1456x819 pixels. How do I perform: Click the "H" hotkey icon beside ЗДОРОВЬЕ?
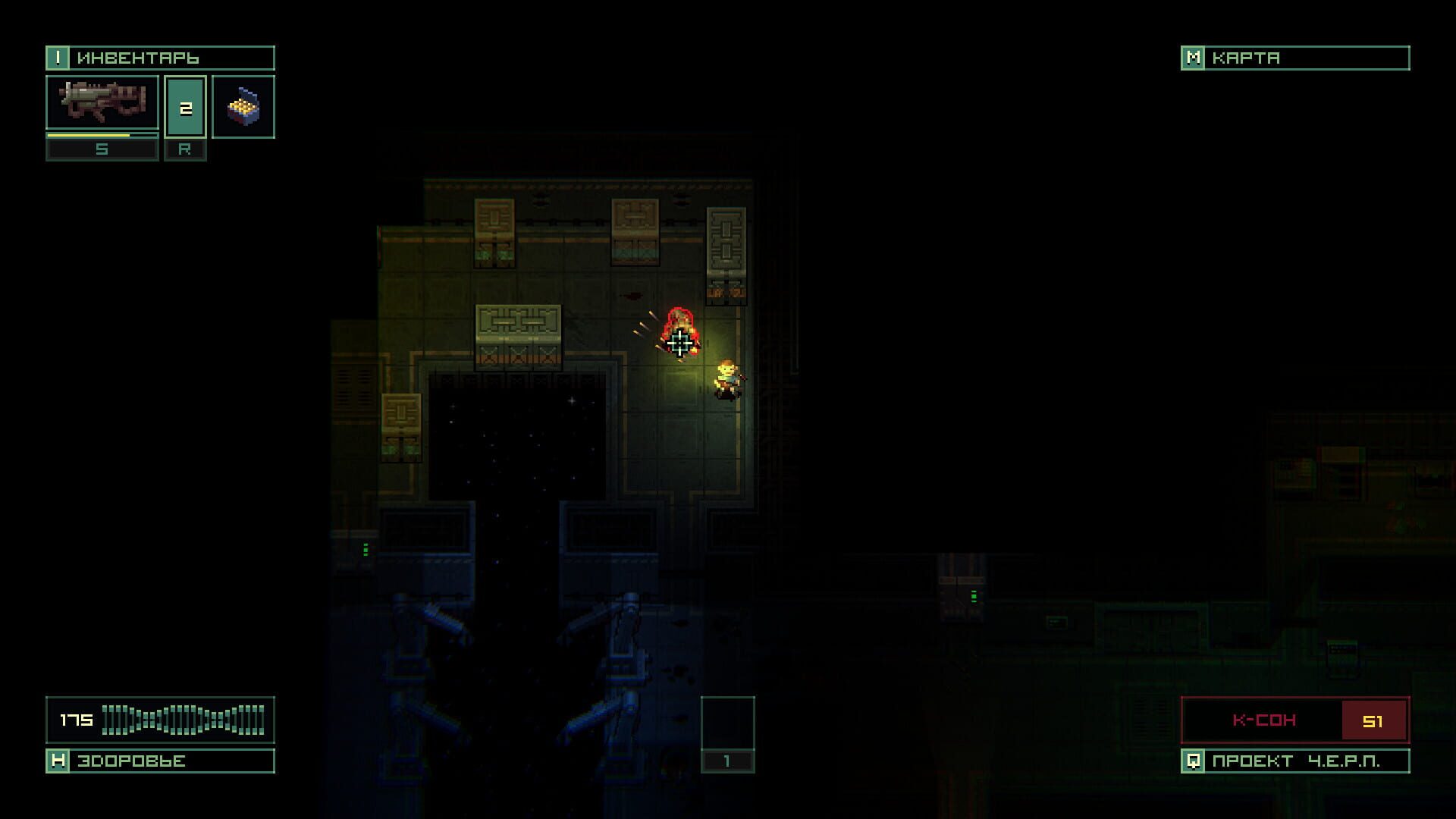(57, 761)
